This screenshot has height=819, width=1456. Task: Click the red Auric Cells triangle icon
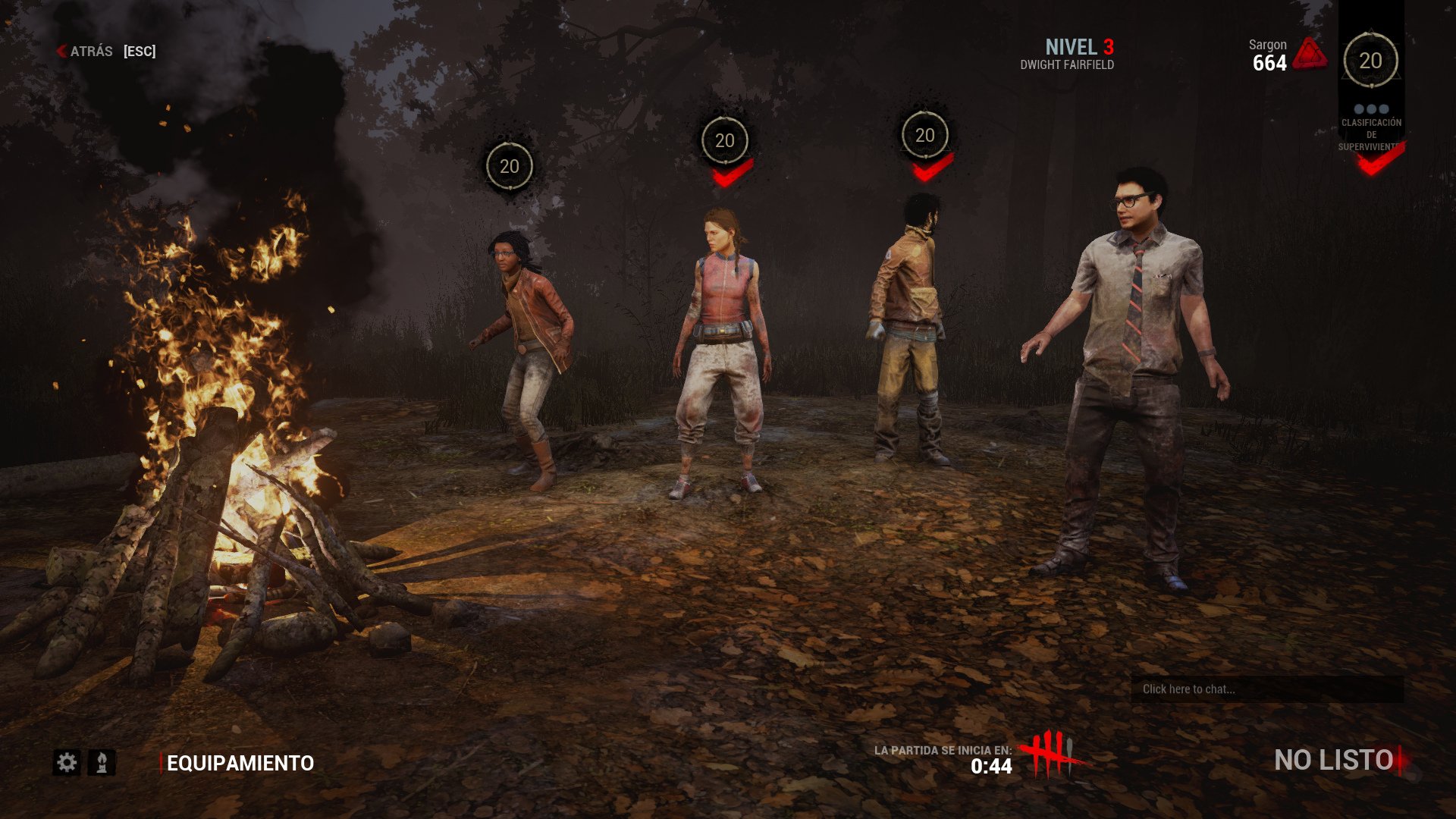[x=1310, y=53]
